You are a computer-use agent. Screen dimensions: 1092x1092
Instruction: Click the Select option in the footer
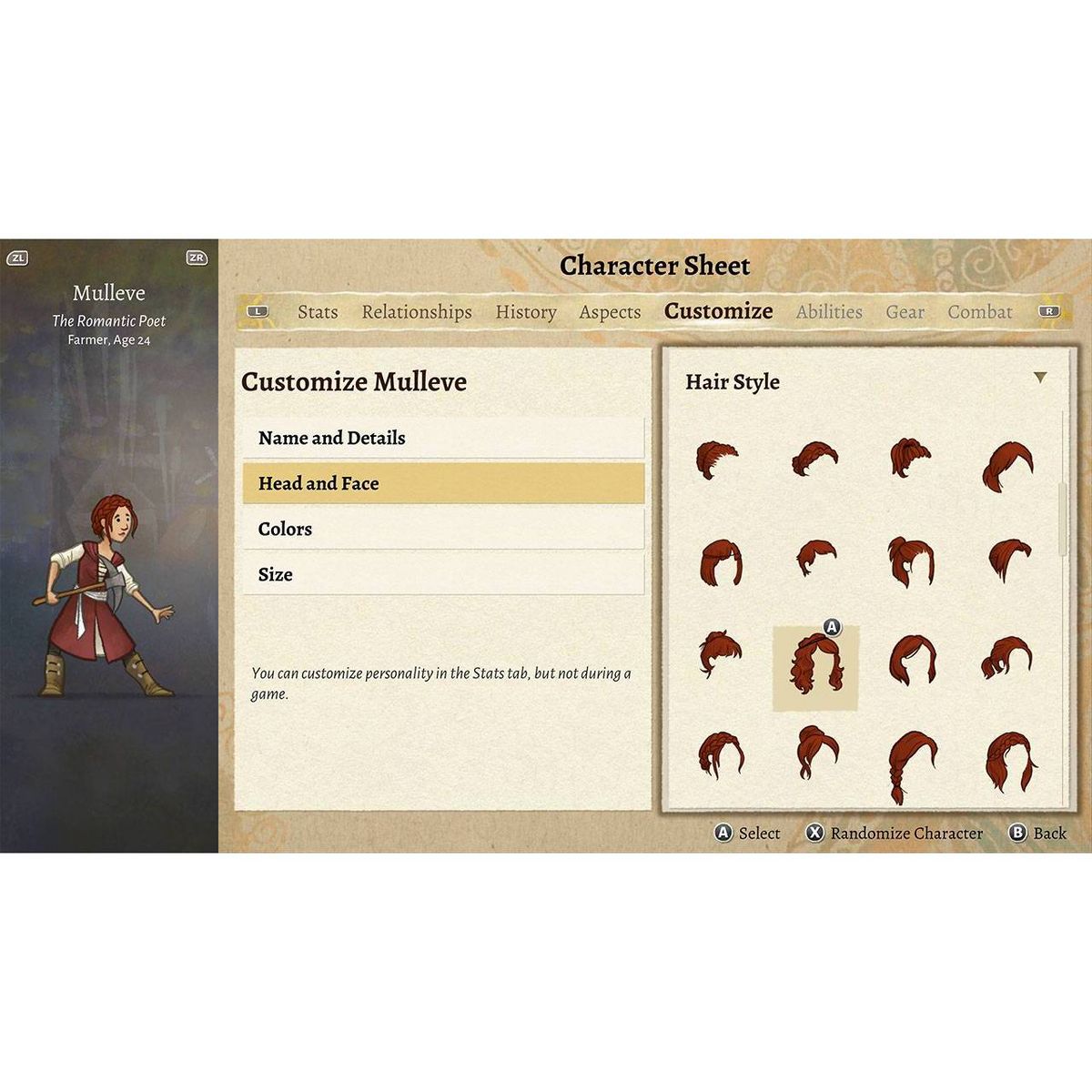click(x=748, y=833)
